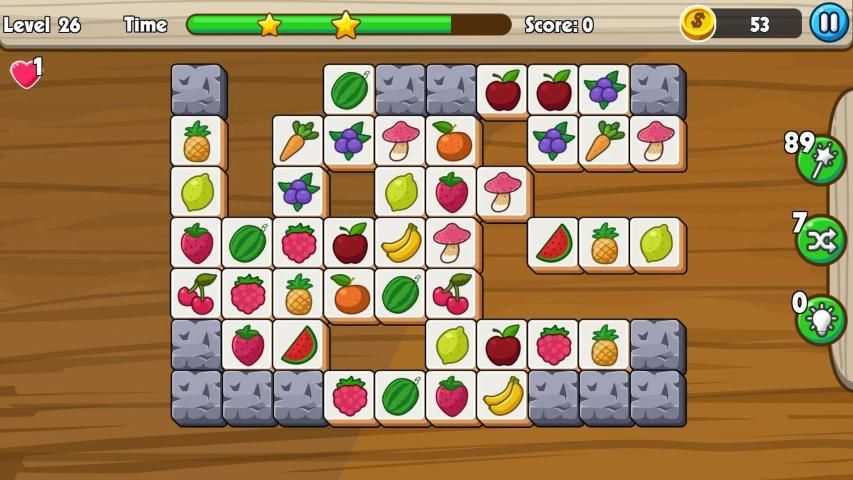Use the magic wand power-up
The width and height of the screenshot is (853, 480).
click(x=821, y=160)
